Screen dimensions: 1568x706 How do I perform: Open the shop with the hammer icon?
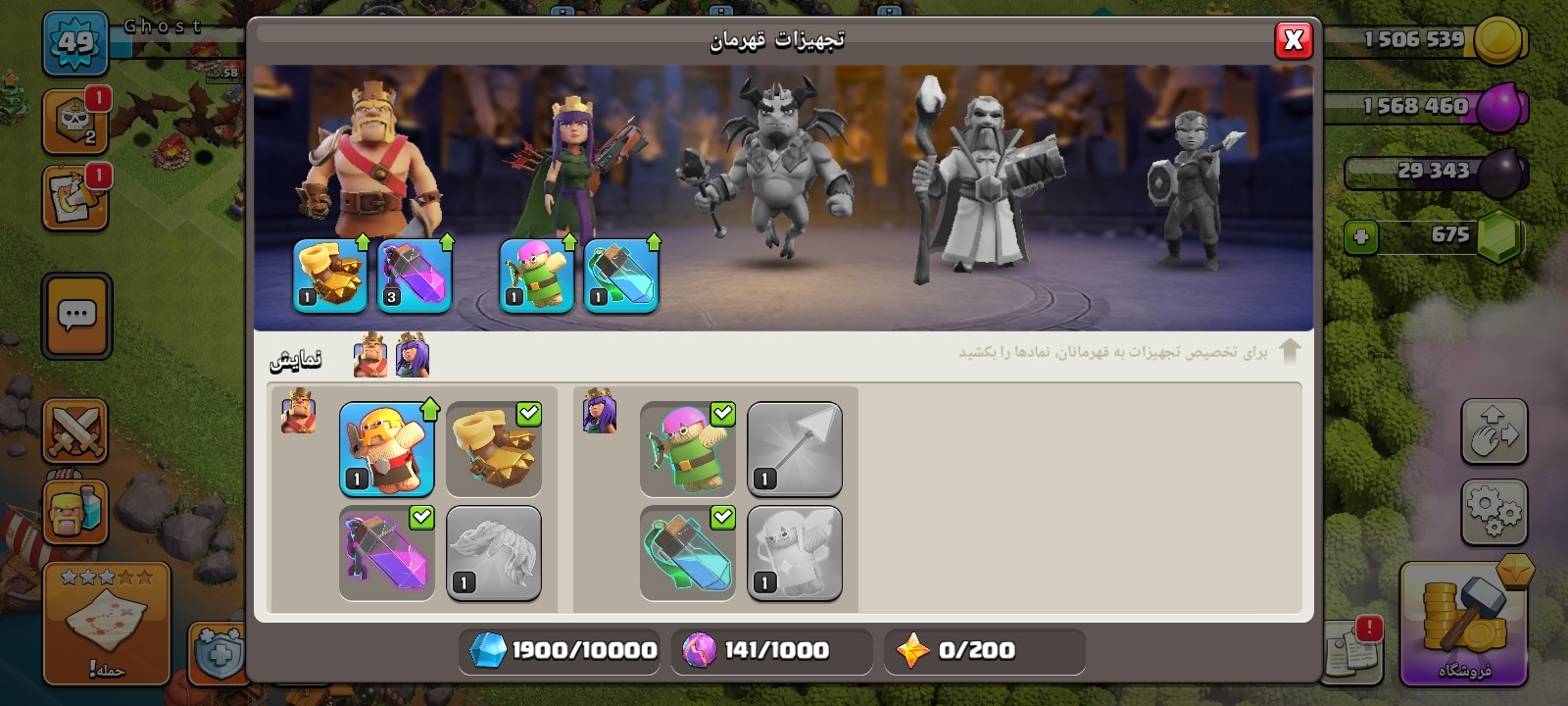(x=1462, y=624)
